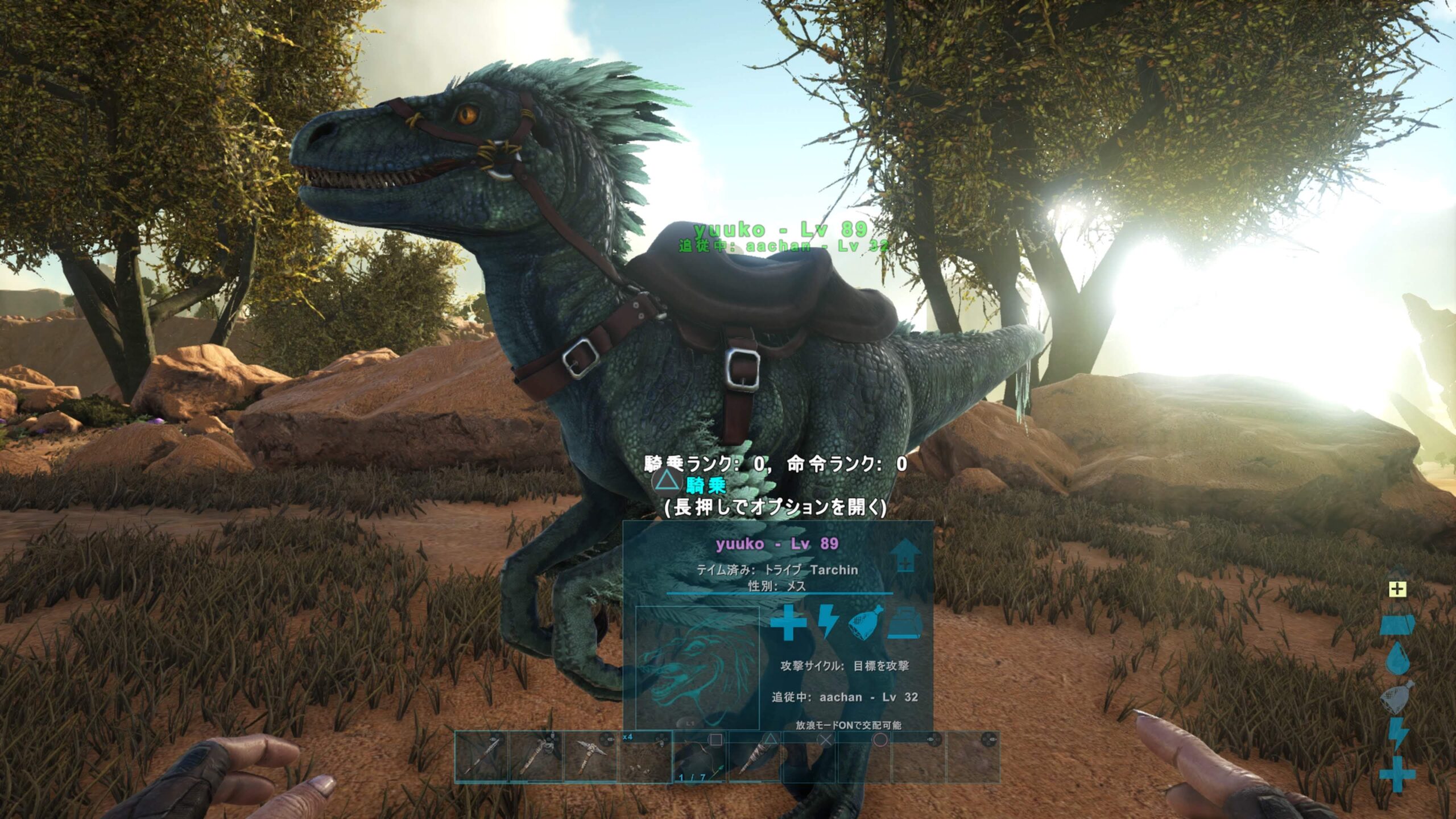Image resolution: width=1456 pixels, height=819 pixels.
Task: Select the wooden club hotbar slot
Action: tap(754, 757)
